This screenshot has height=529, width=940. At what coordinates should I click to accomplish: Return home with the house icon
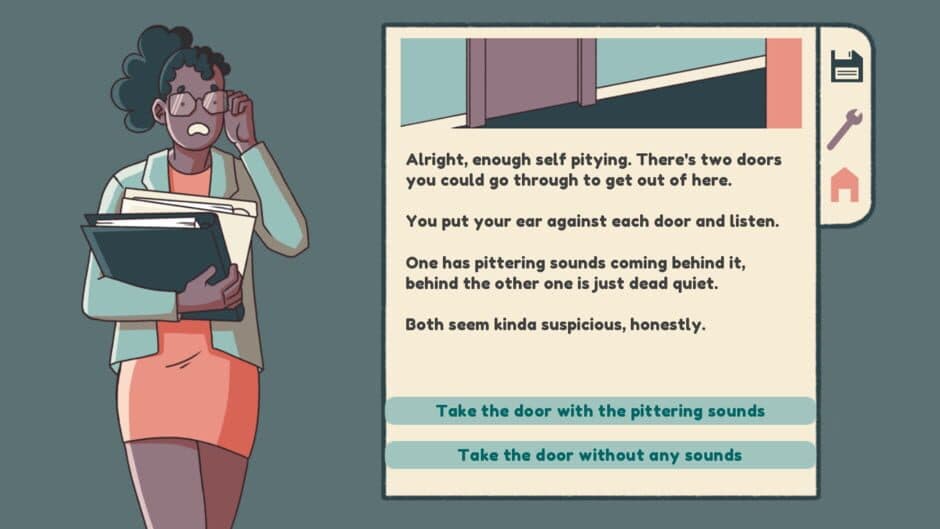click(845, 185)
